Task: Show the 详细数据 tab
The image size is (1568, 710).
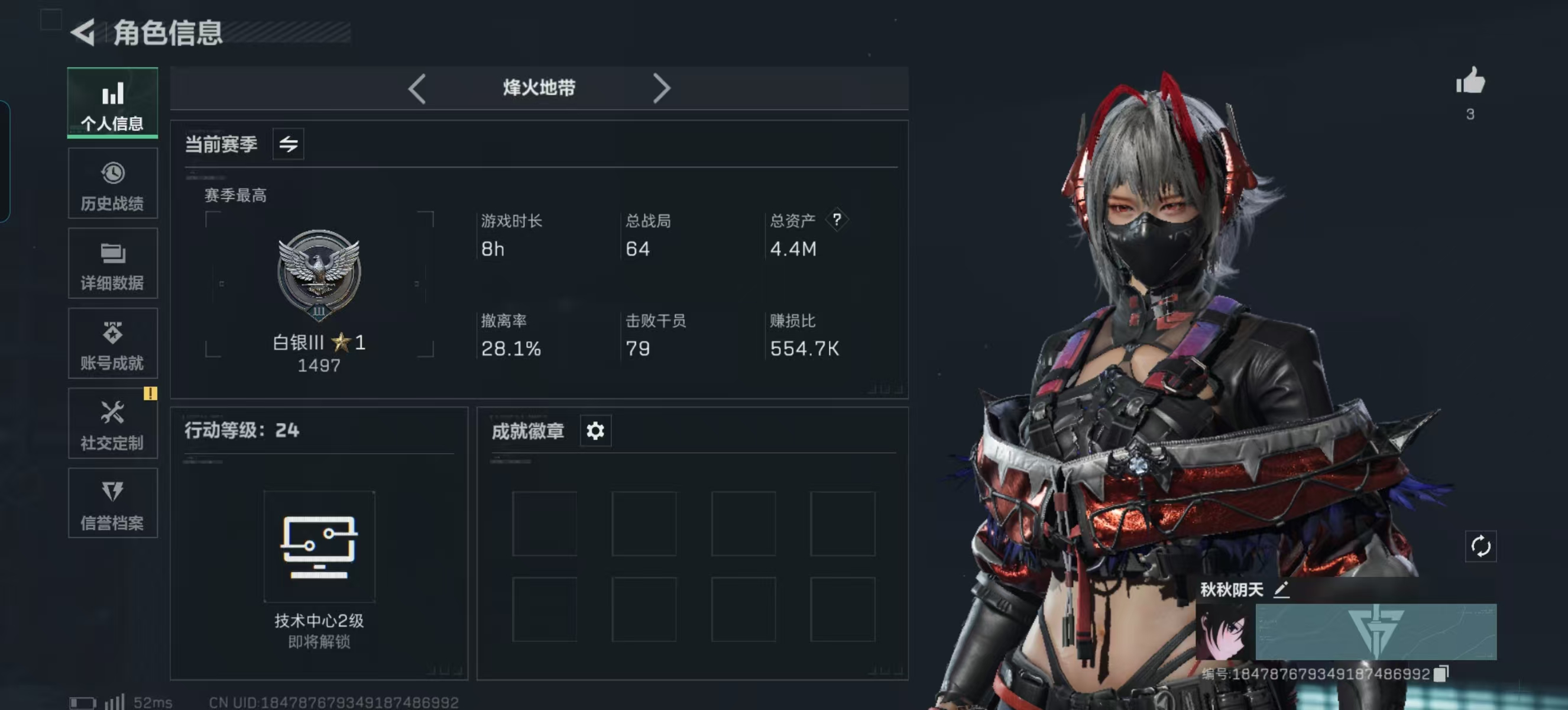Action: coord(112,264)
